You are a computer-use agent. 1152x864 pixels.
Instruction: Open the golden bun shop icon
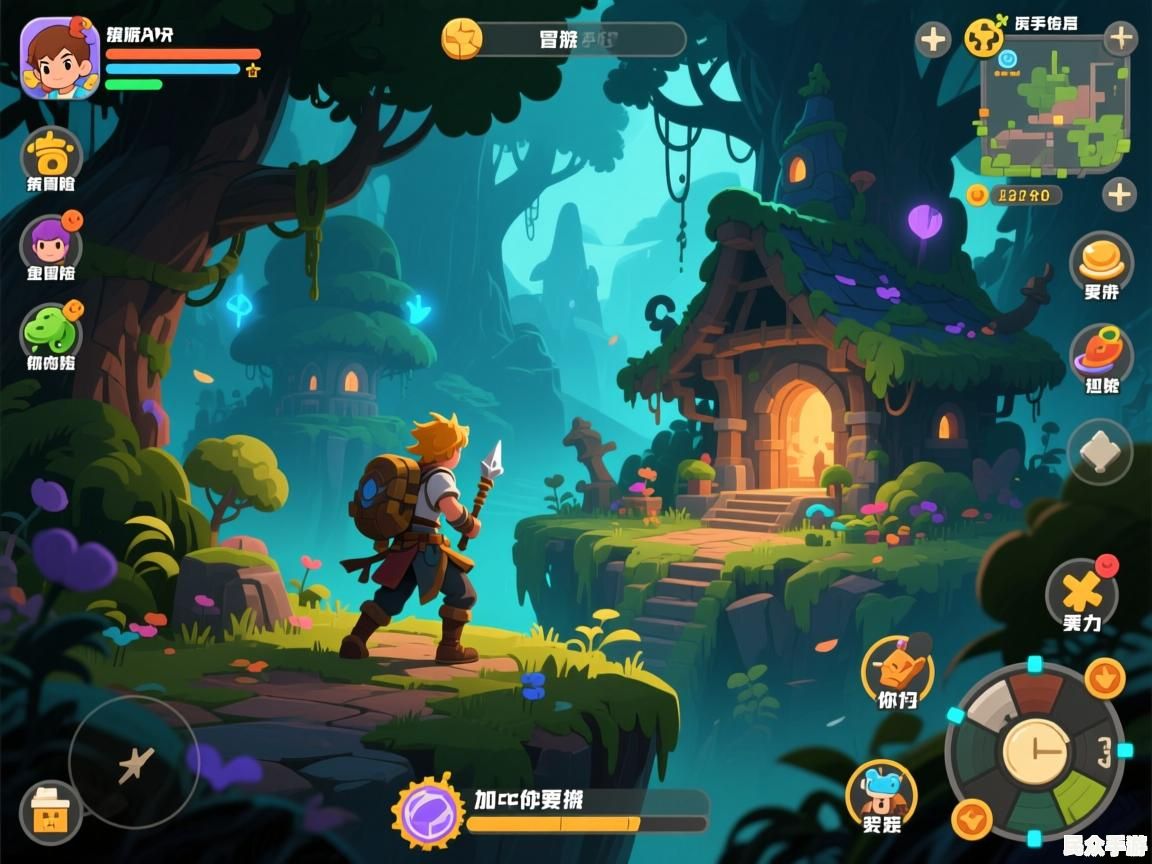pyautogui.click(x=1101, y=258)
